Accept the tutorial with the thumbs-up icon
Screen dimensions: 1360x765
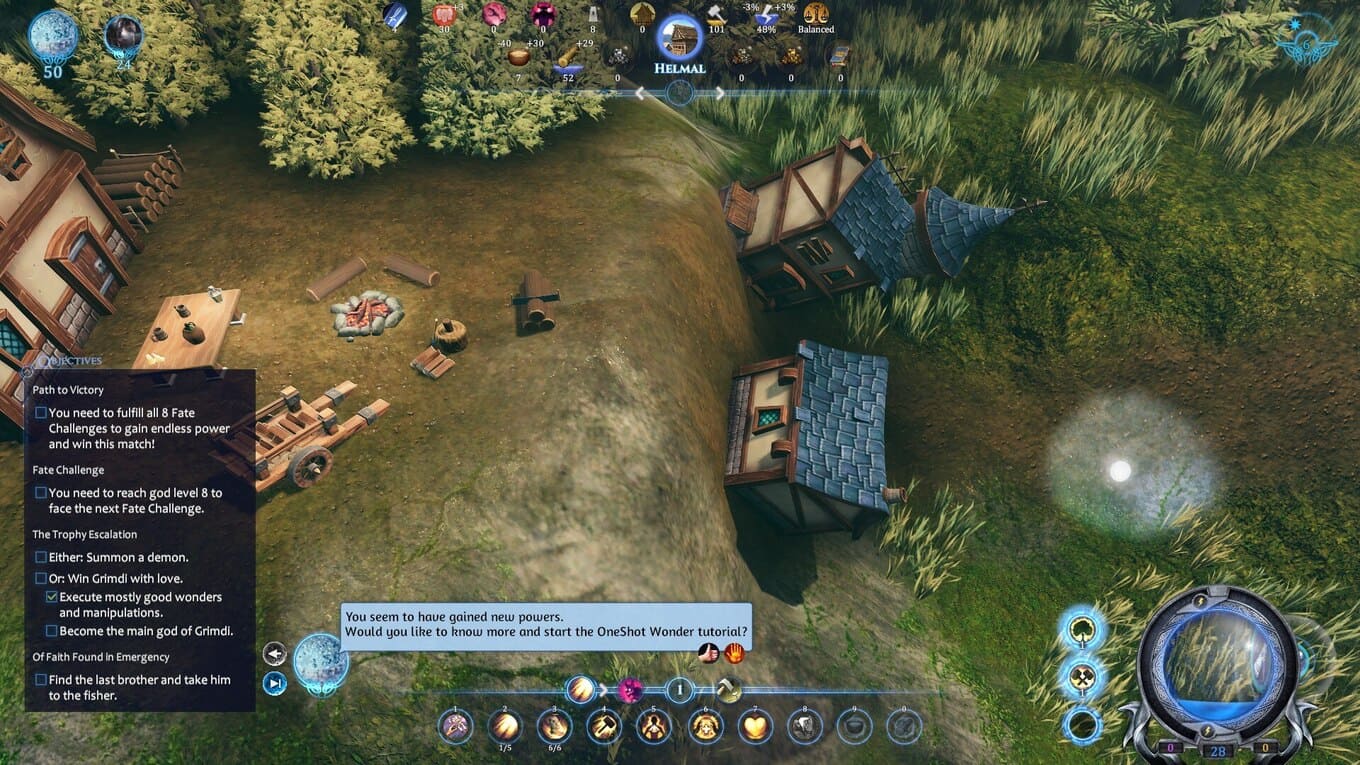709,653
